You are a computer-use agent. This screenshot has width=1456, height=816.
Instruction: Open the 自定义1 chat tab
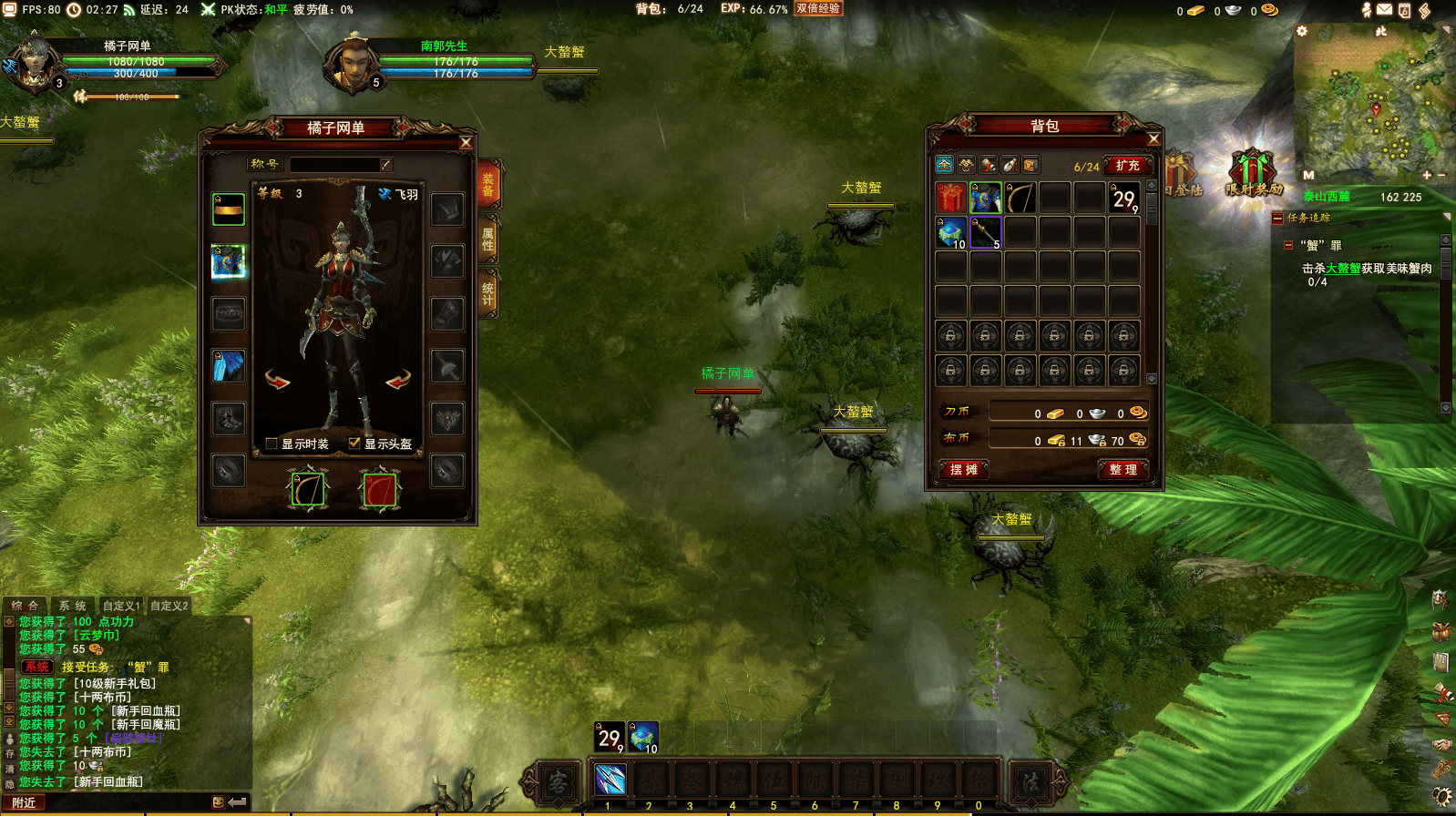tap(121, 606)
